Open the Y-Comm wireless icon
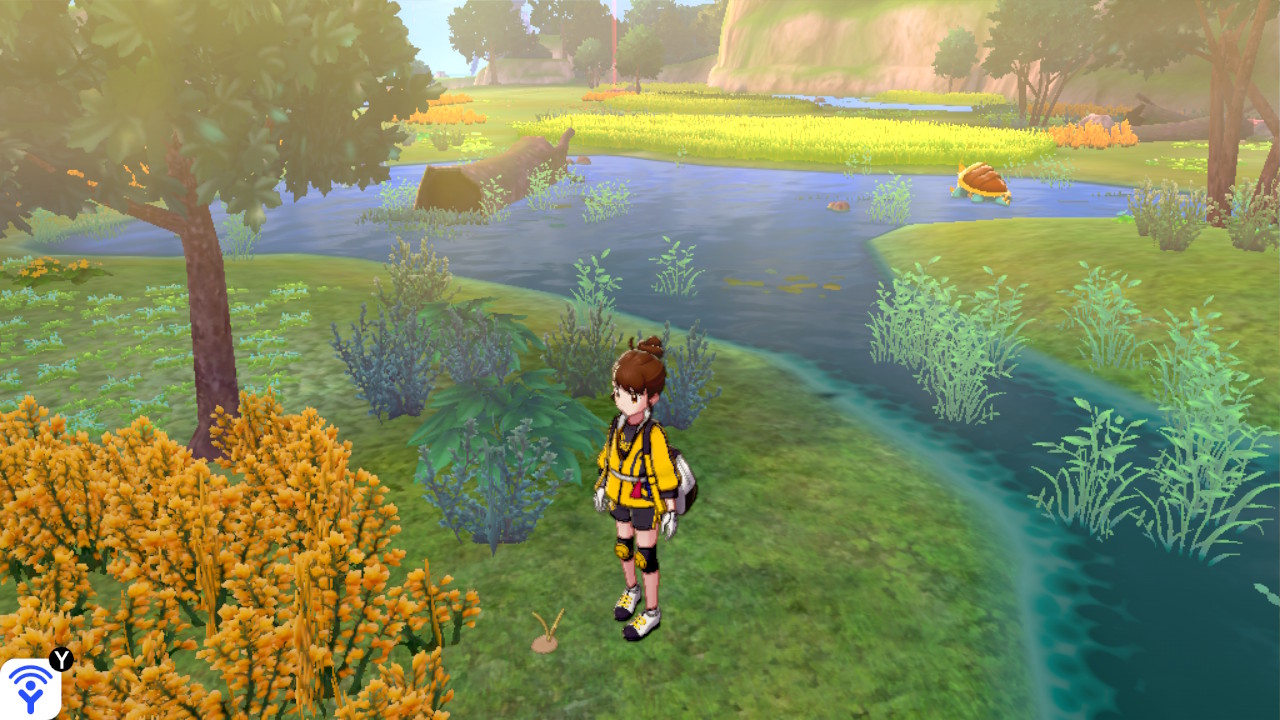The image size is (1280, 720). [x=30, y=688]
